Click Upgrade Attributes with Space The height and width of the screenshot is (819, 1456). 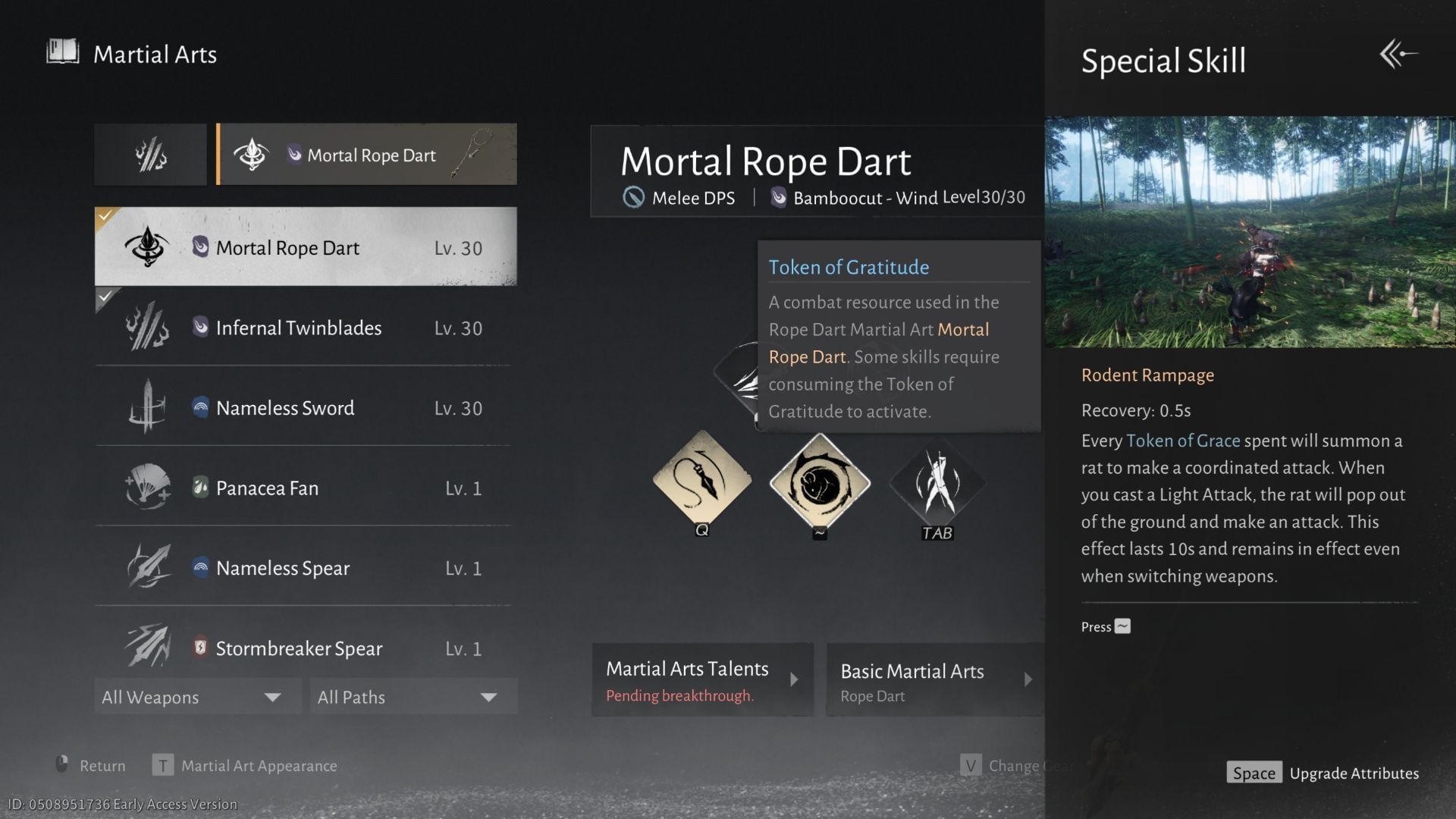coord(1322,772)
